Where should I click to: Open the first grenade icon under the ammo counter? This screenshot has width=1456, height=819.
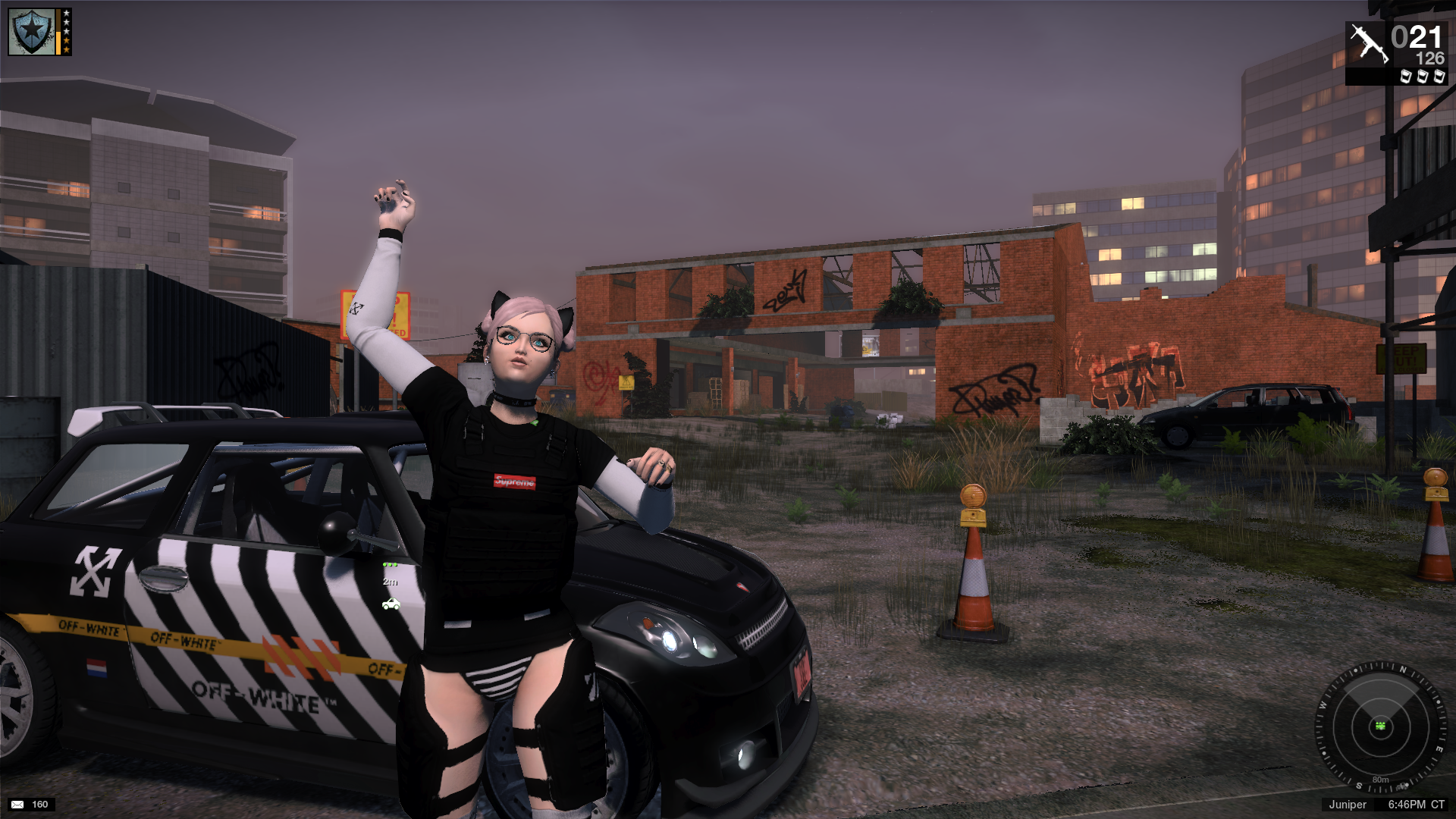pos(1405,77)
